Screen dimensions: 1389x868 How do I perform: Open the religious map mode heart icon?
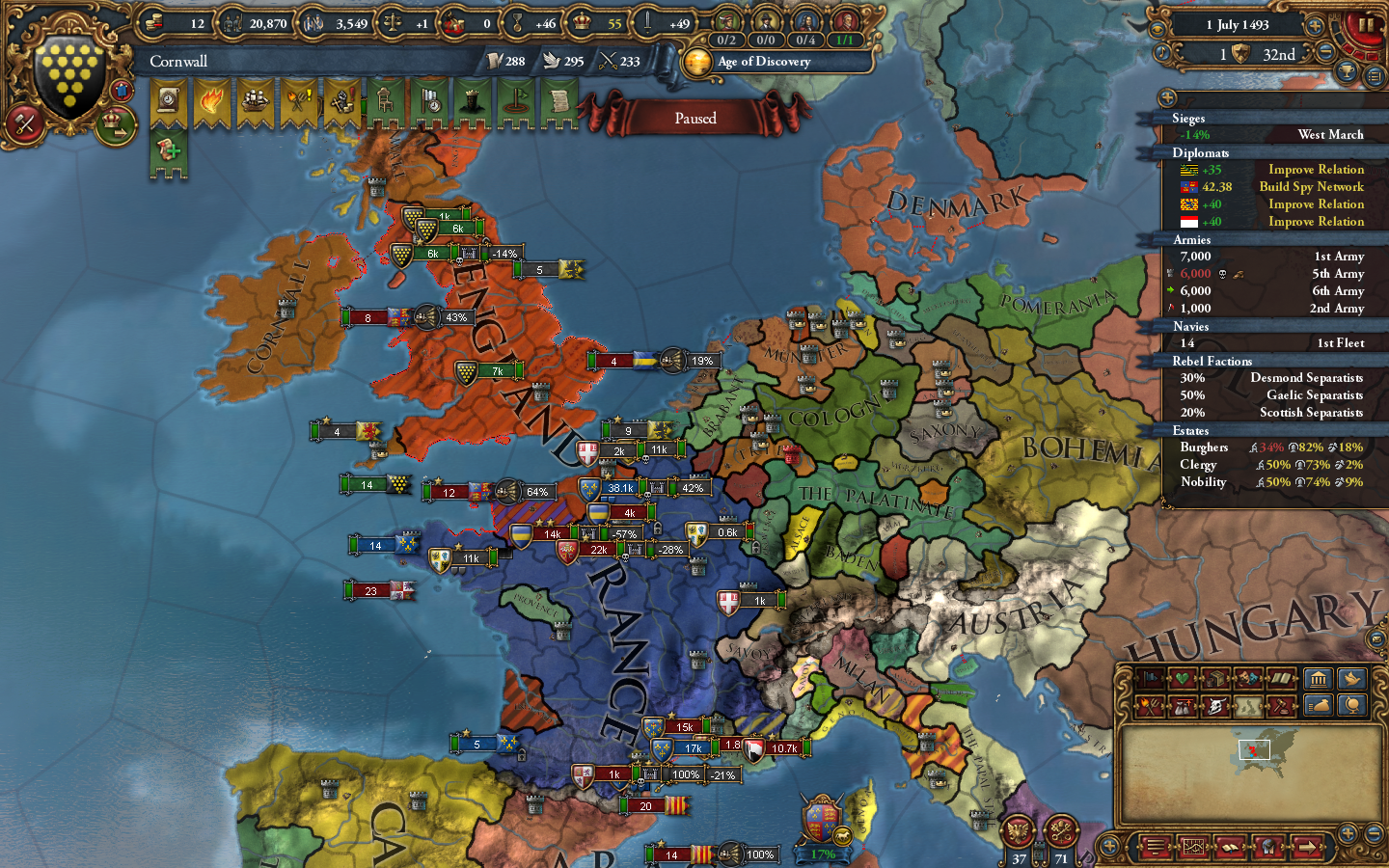coord(1181,680)
